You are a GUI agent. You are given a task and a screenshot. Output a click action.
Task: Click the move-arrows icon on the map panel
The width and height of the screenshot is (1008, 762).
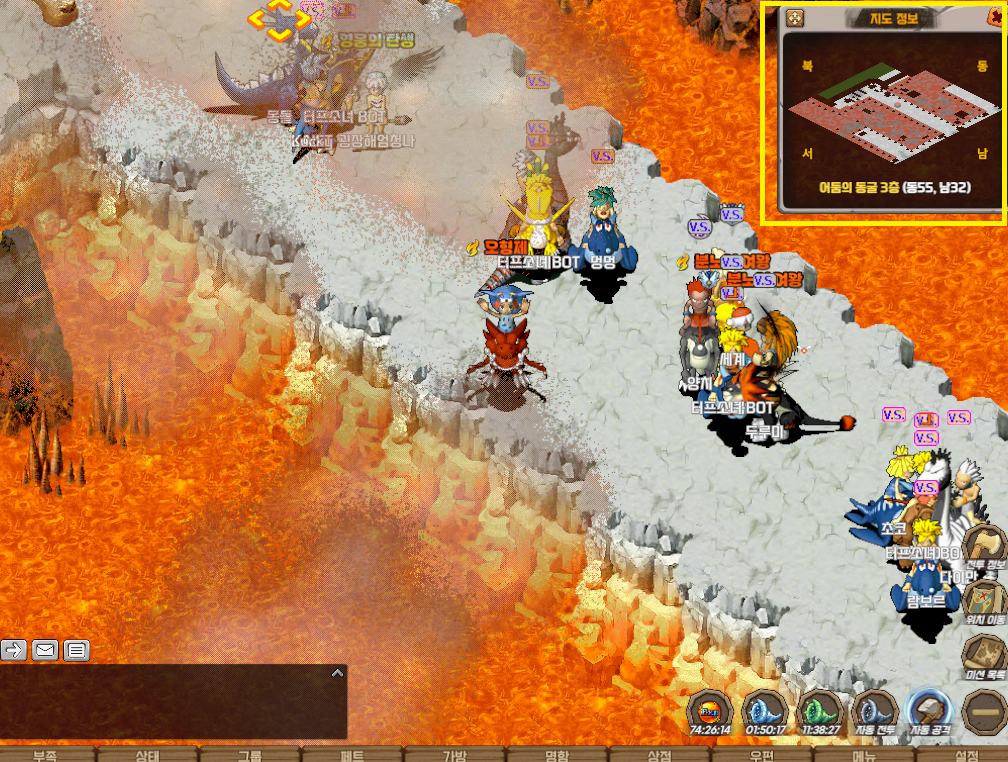(x=795, y=19)
